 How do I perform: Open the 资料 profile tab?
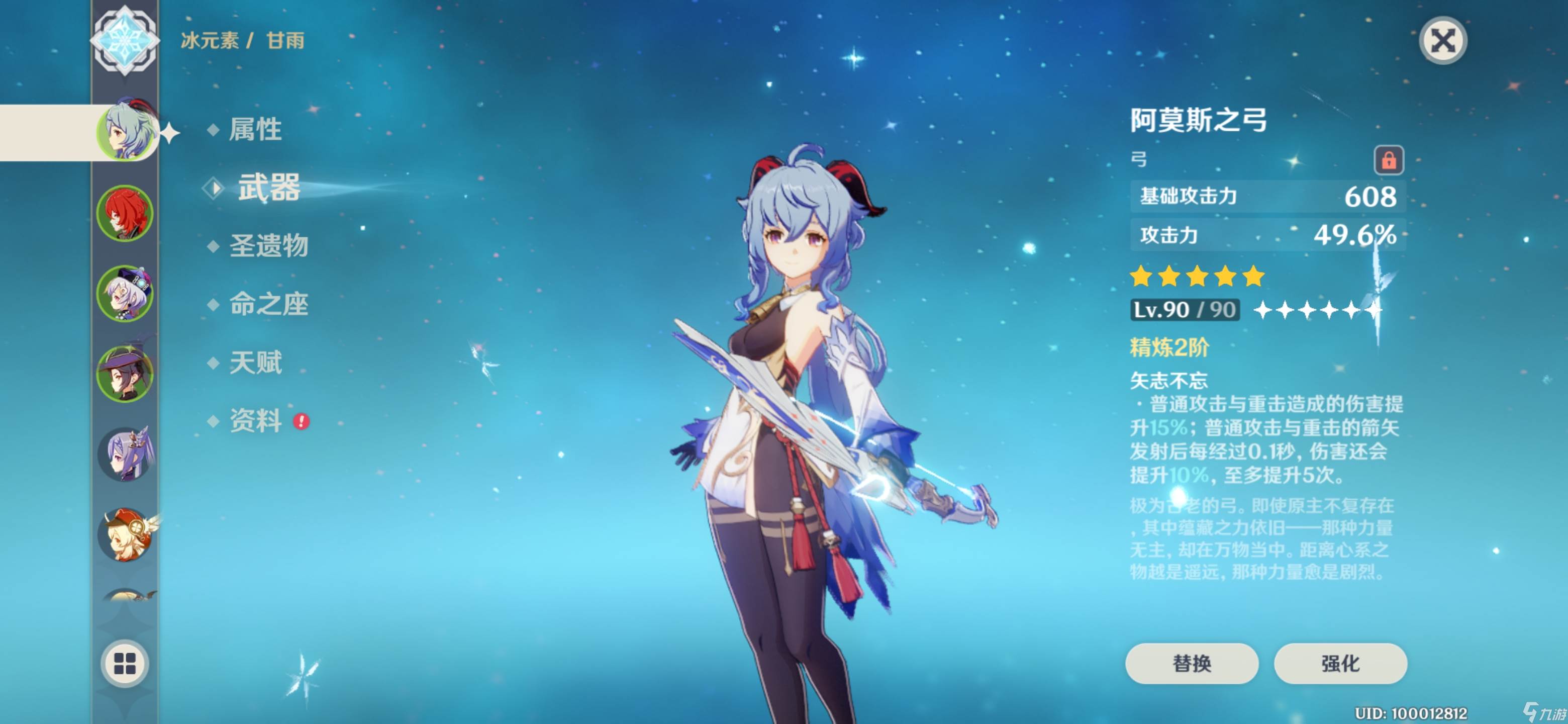(x=255, y=421)
